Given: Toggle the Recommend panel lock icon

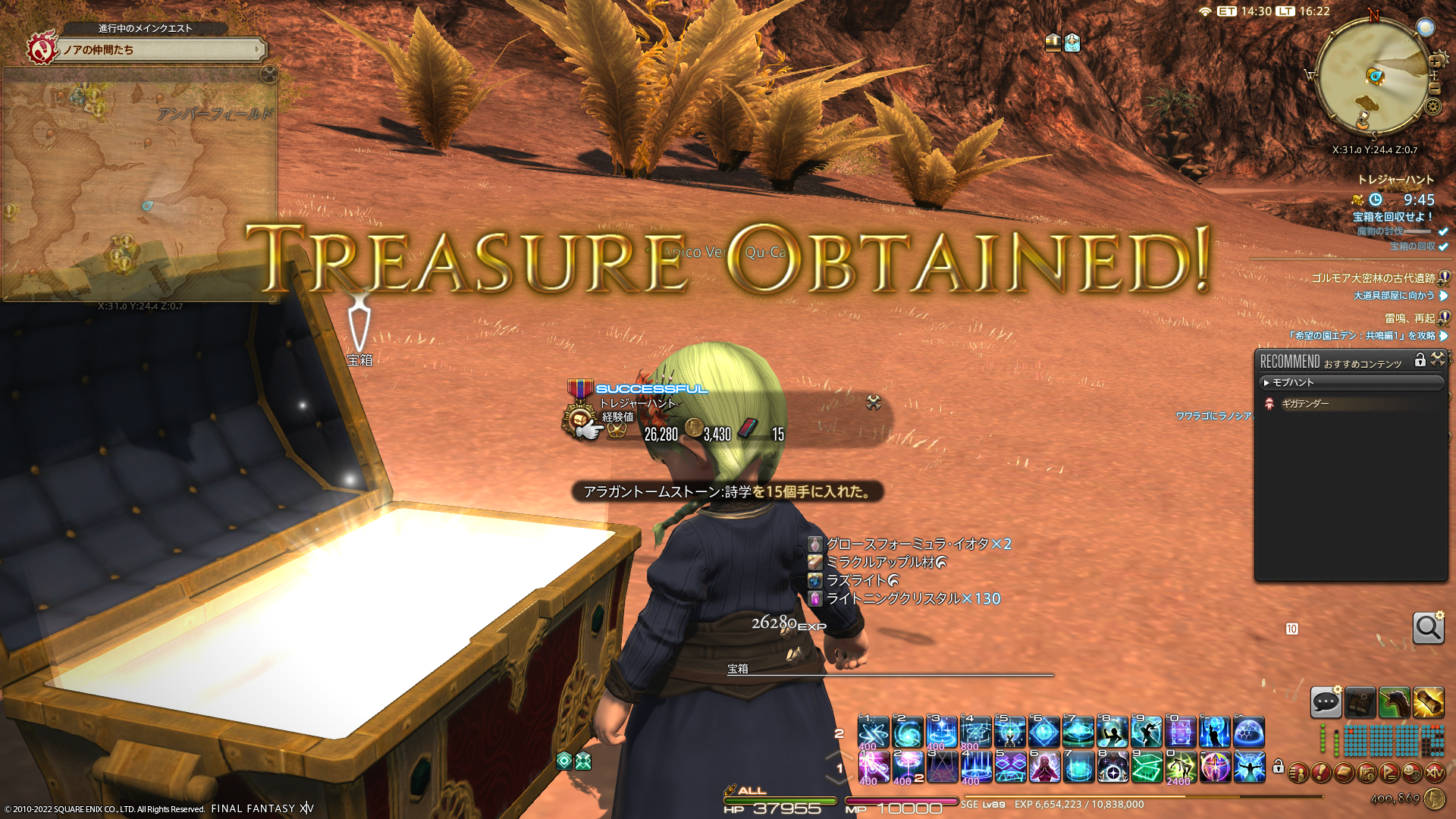Looking at the screenshot, I should click(x=1420, y=360).
